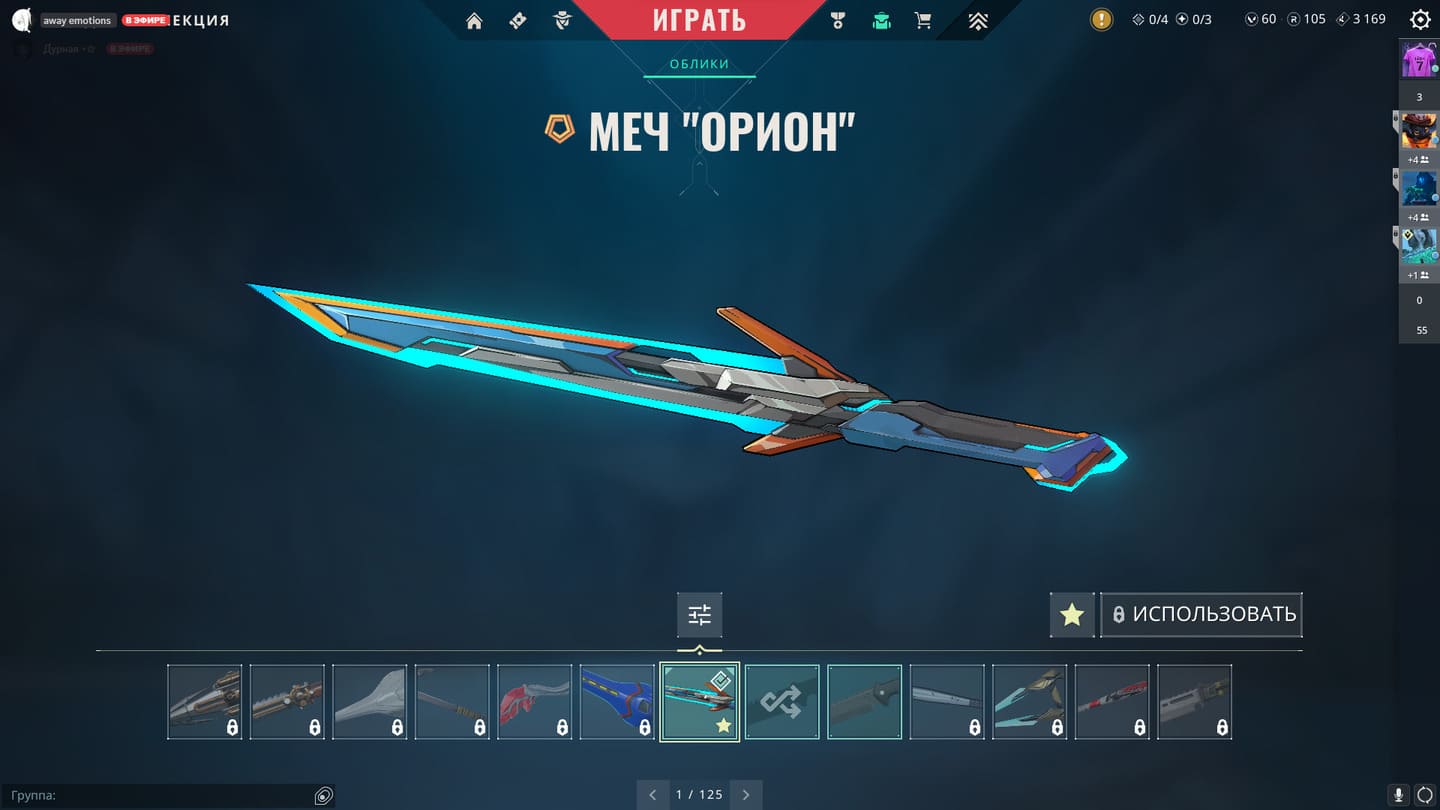The height and width of the screenshot is (810, 1440).
Task: Select the random shuffle skin tile
Action: 782,702
